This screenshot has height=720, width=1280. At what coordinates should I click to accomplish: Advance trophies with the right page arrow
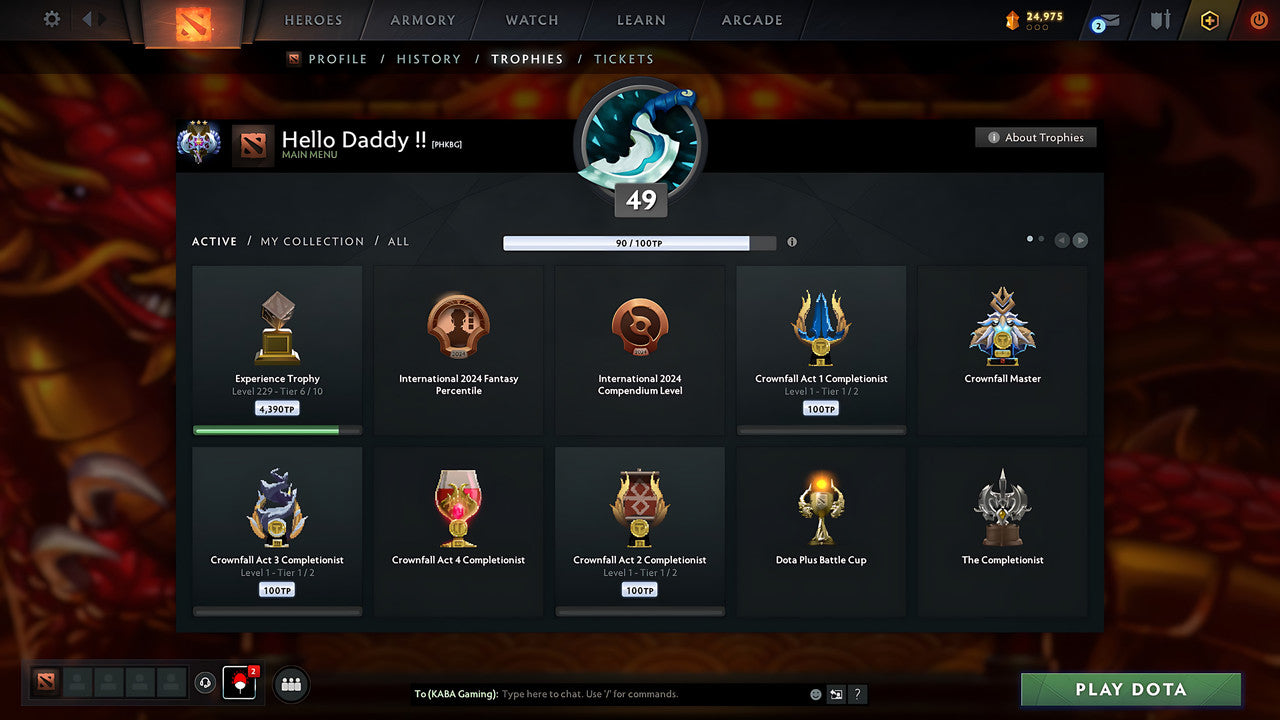(1080, 240)
